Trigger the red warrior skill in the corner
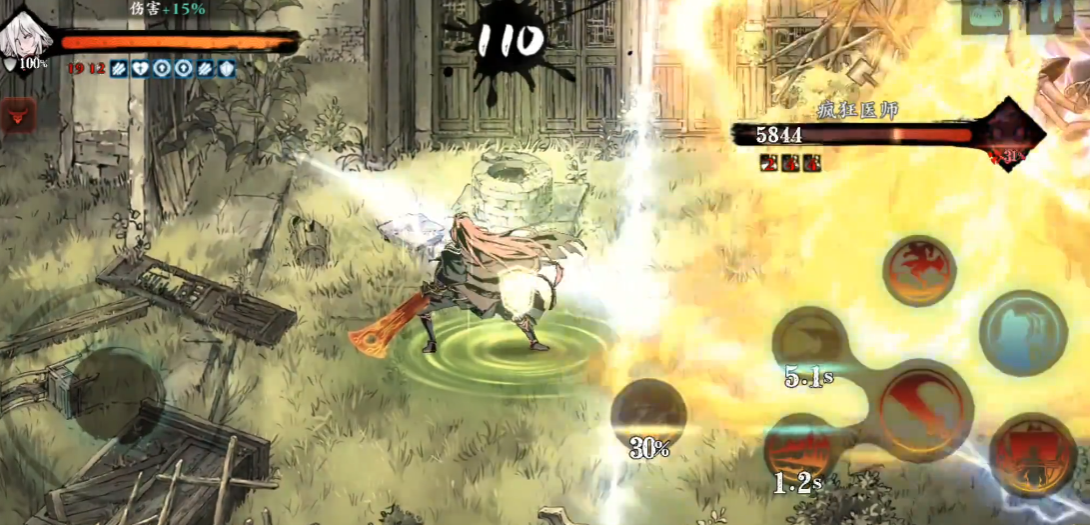 (1032, 455)
